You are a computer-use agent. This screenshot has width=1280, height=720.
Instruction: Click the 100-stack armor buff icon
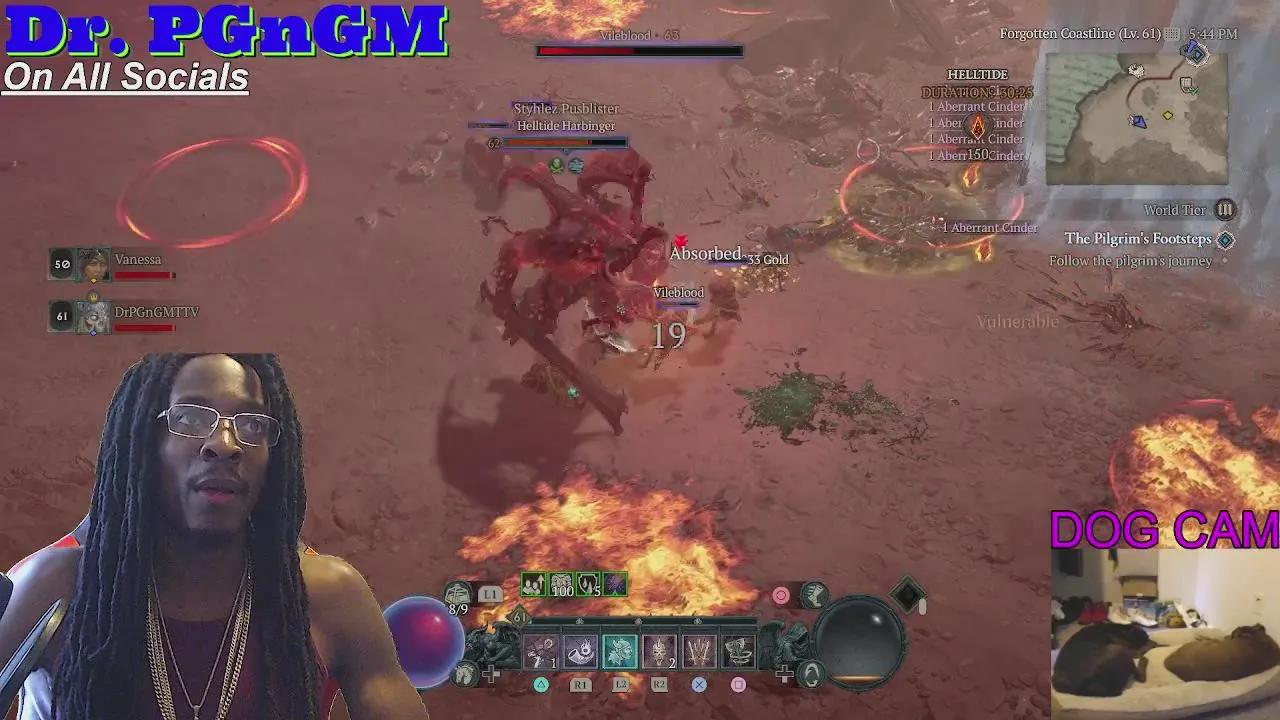point(560,585)
